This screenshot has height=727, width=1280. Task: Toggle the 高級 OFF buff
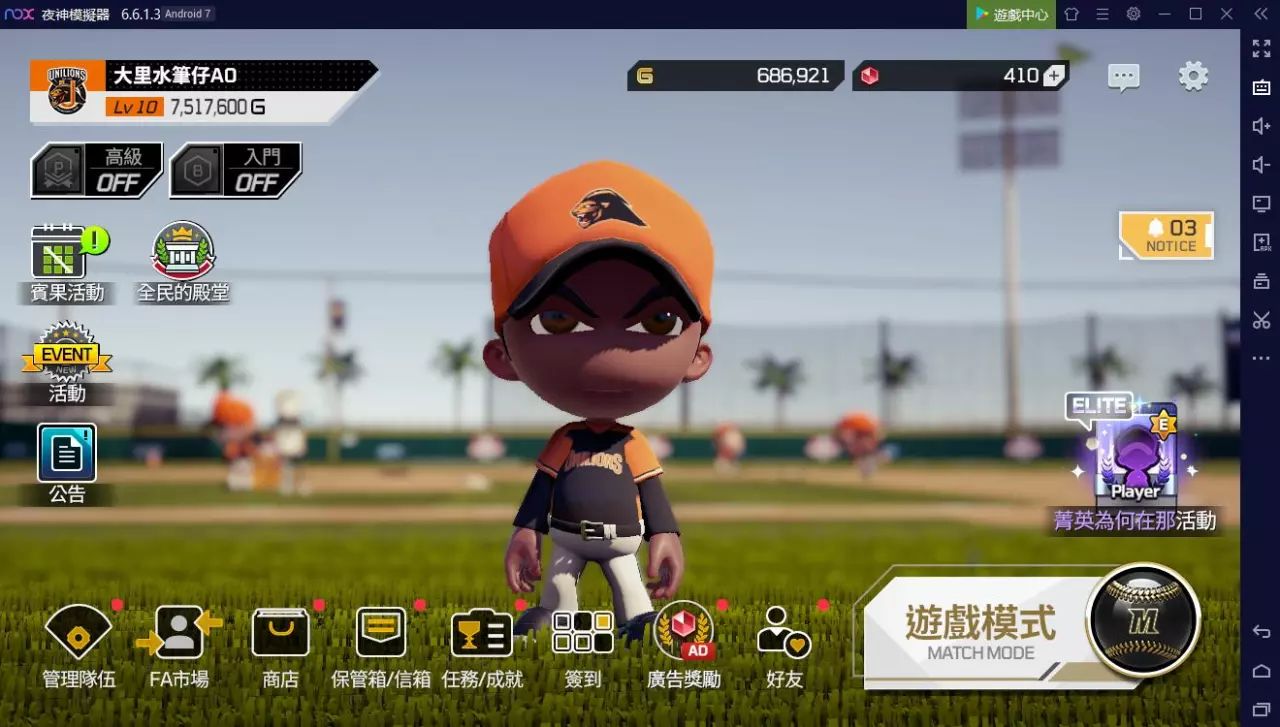coord(97,171)
